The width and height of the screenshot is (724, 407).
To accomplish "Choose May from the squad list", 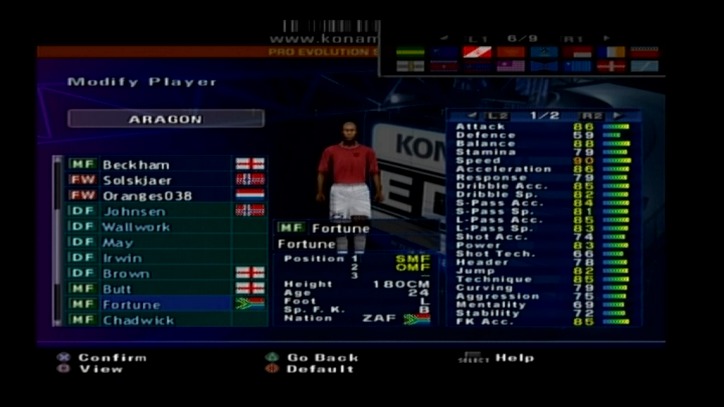I will click(150, 242).
